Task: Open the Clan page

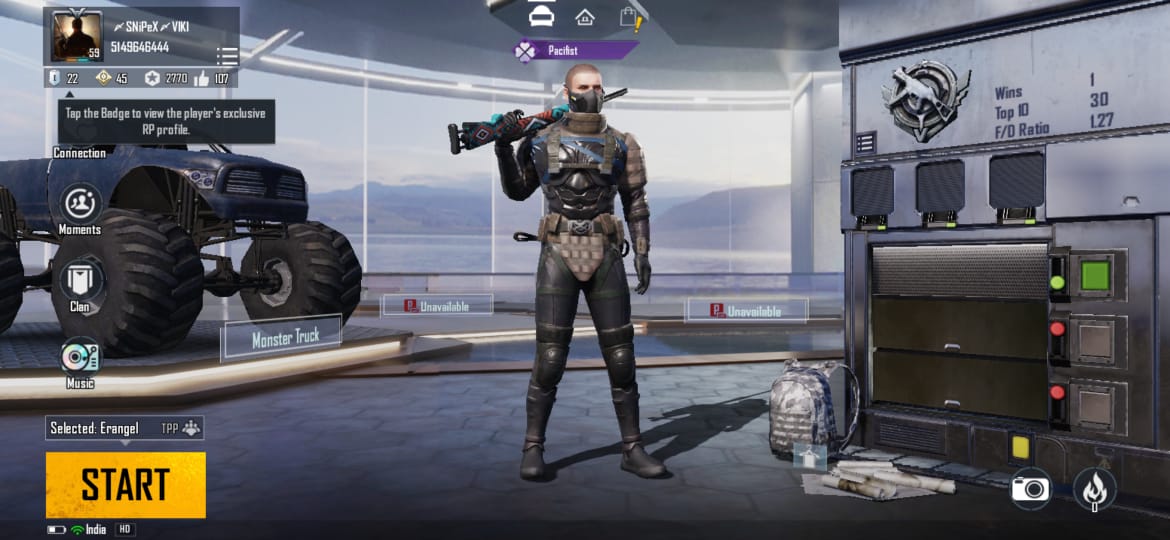Action: click(x=80, y=285)
